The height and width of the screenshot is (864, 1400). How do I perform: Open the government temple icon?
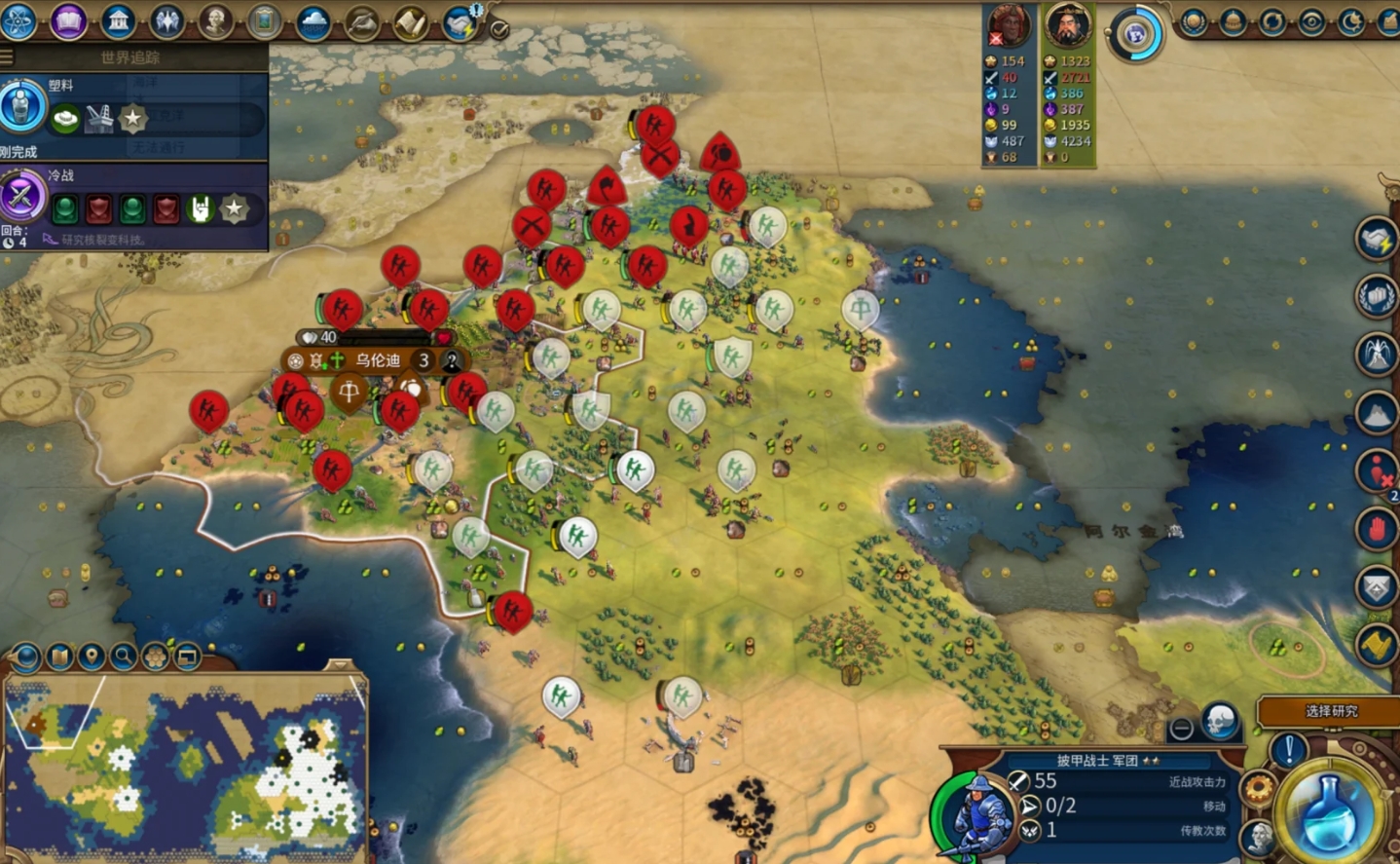click(118, 20)
